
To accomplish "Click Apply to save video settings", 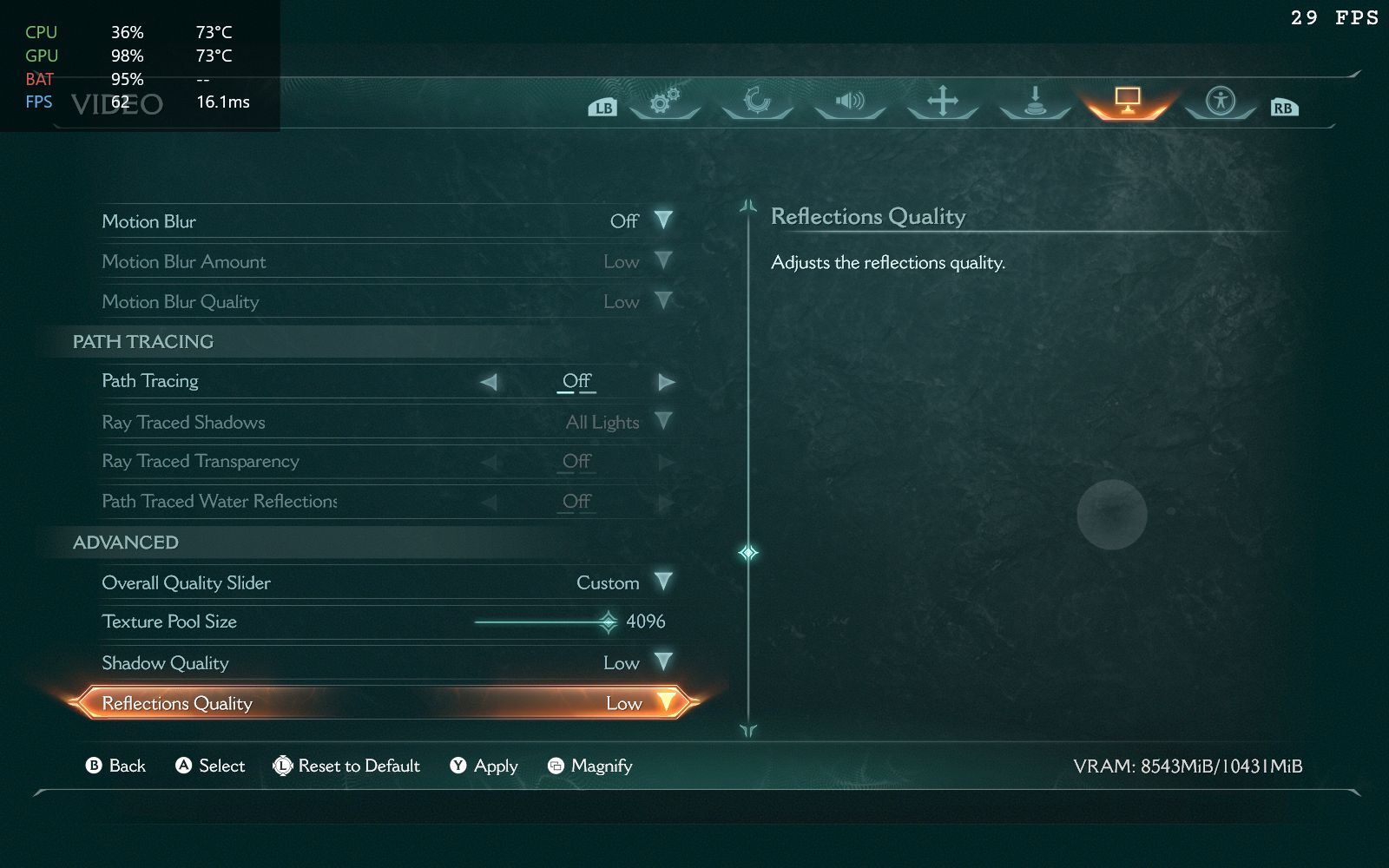I will pyautogui.click(x=484, y=766).
